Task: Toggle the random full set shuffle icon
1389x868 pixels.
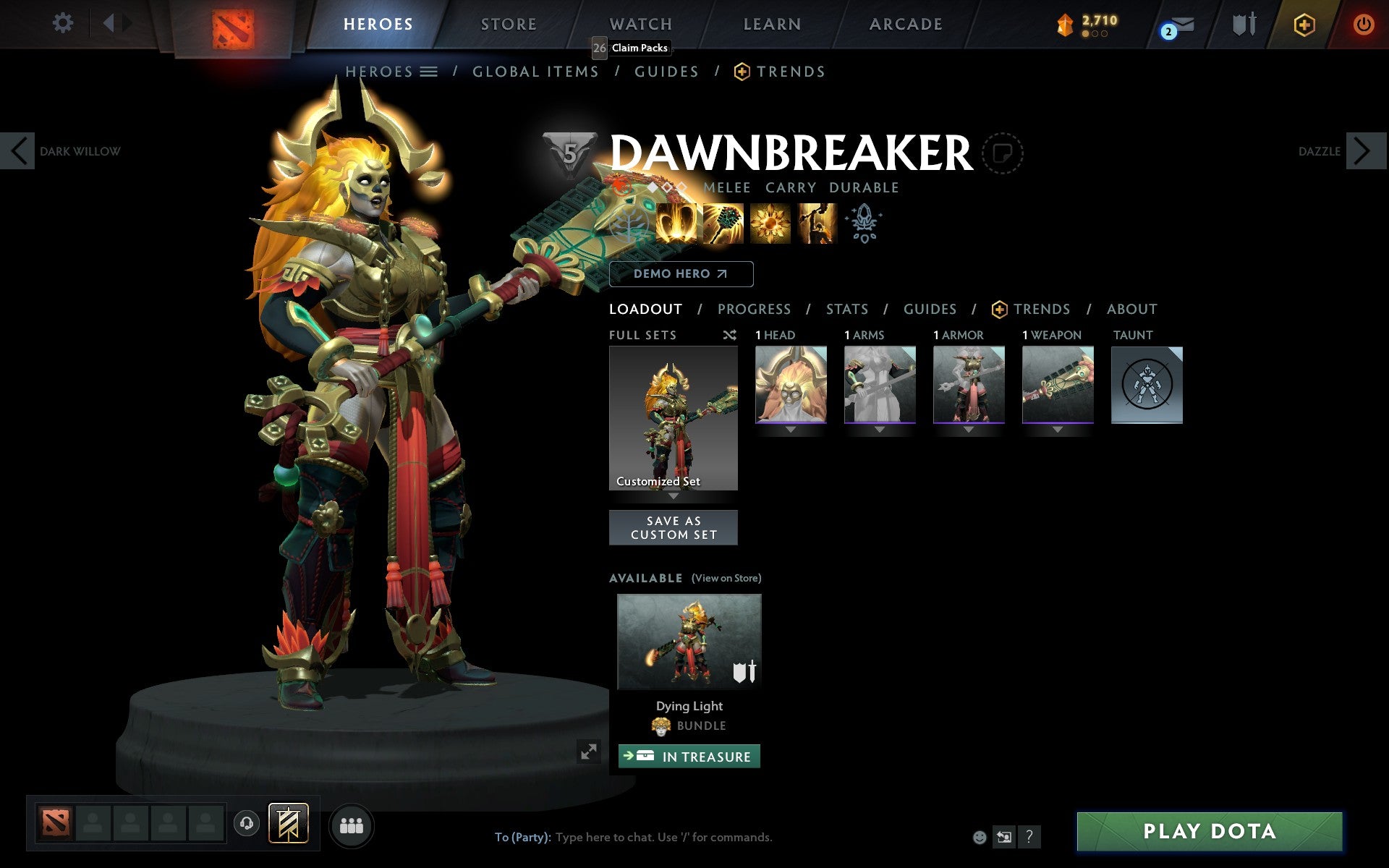Action: click(729, 335)
